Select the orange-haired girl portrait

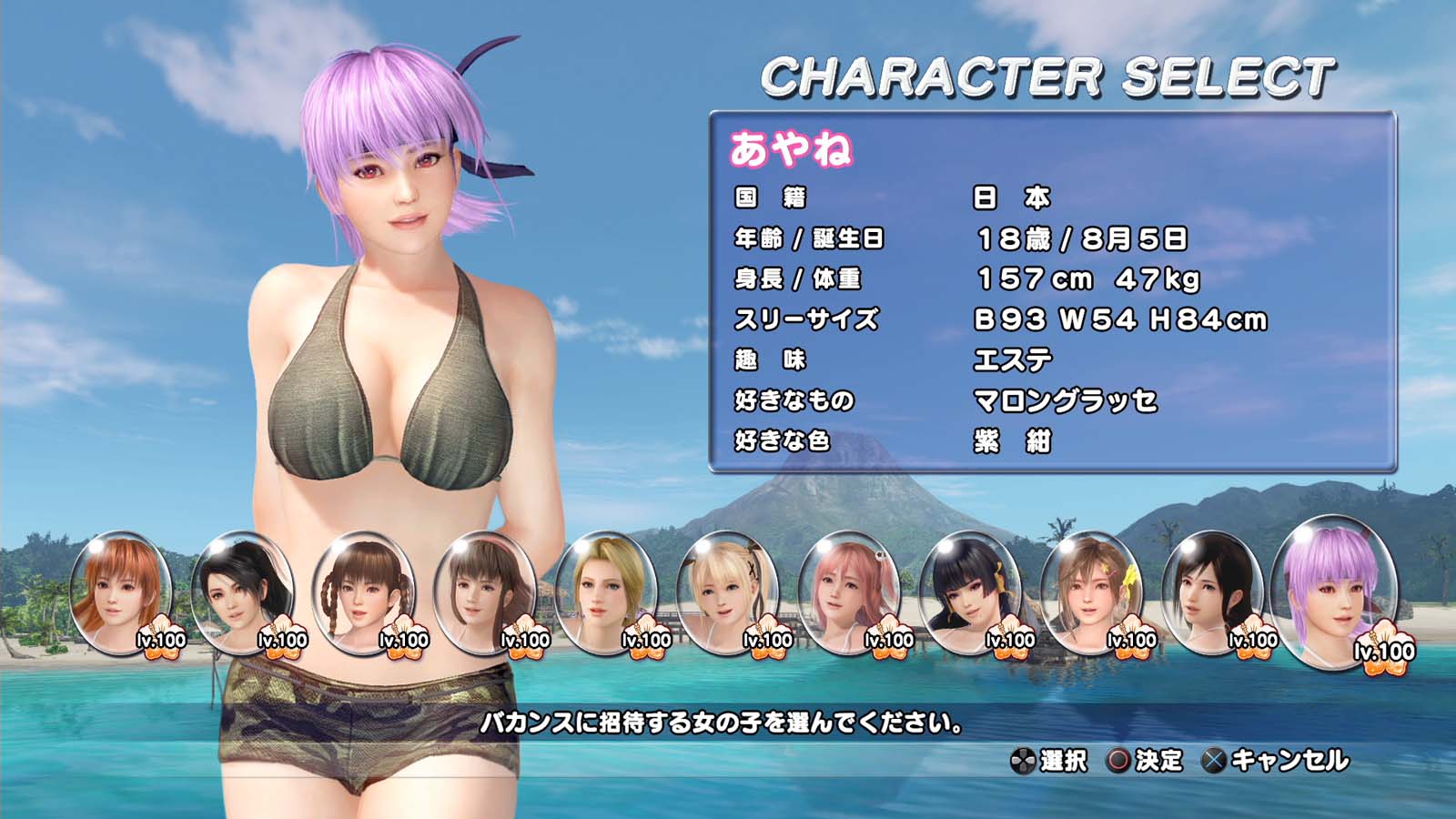coord(121,593)
